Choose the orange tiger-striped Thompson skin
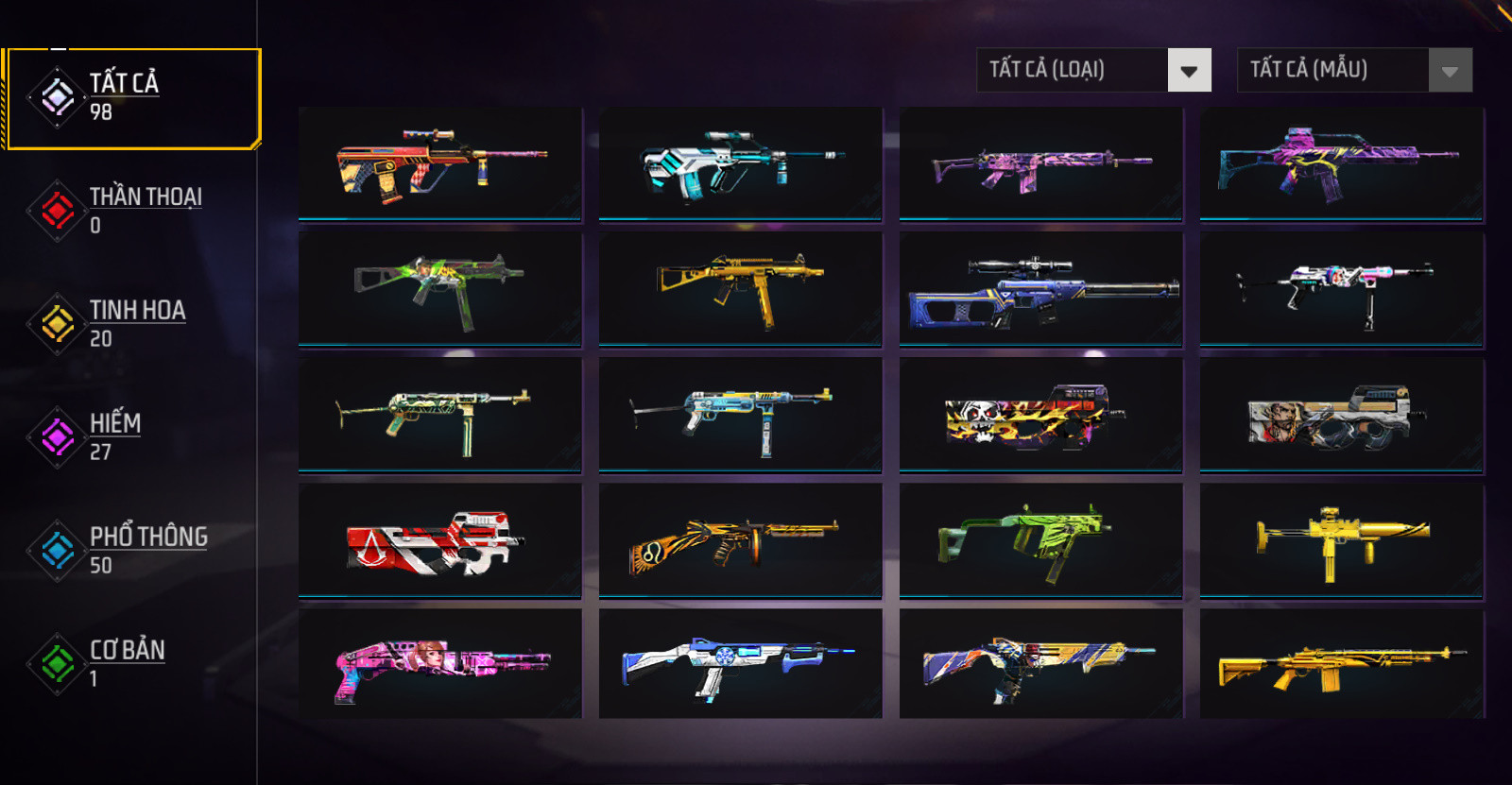The image size is (1512, 785). click(x=741, y=540)
